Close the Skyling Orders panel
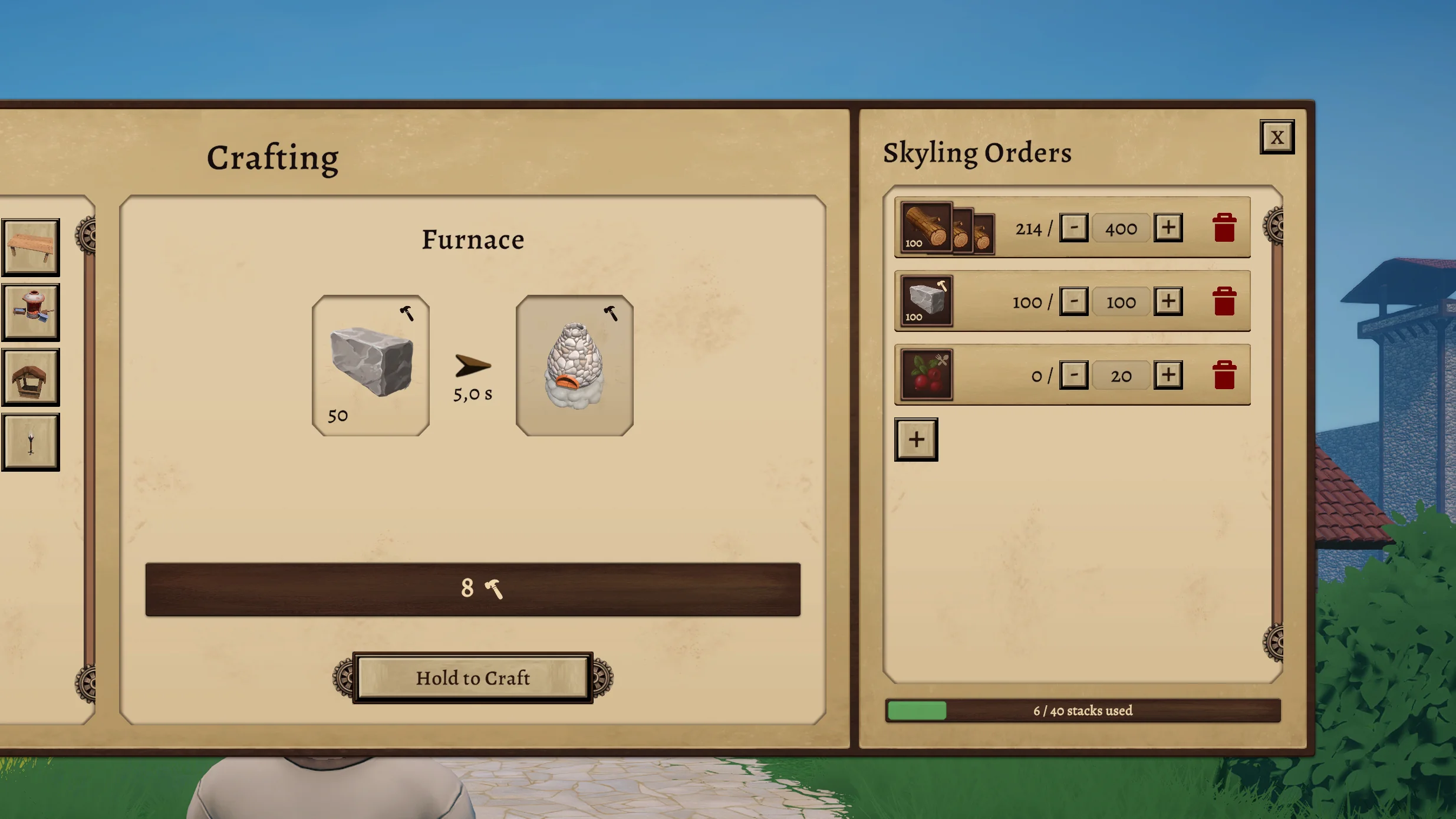Image resolution: width=1456 pixels, height=819 pixels. pos(1277,137)
